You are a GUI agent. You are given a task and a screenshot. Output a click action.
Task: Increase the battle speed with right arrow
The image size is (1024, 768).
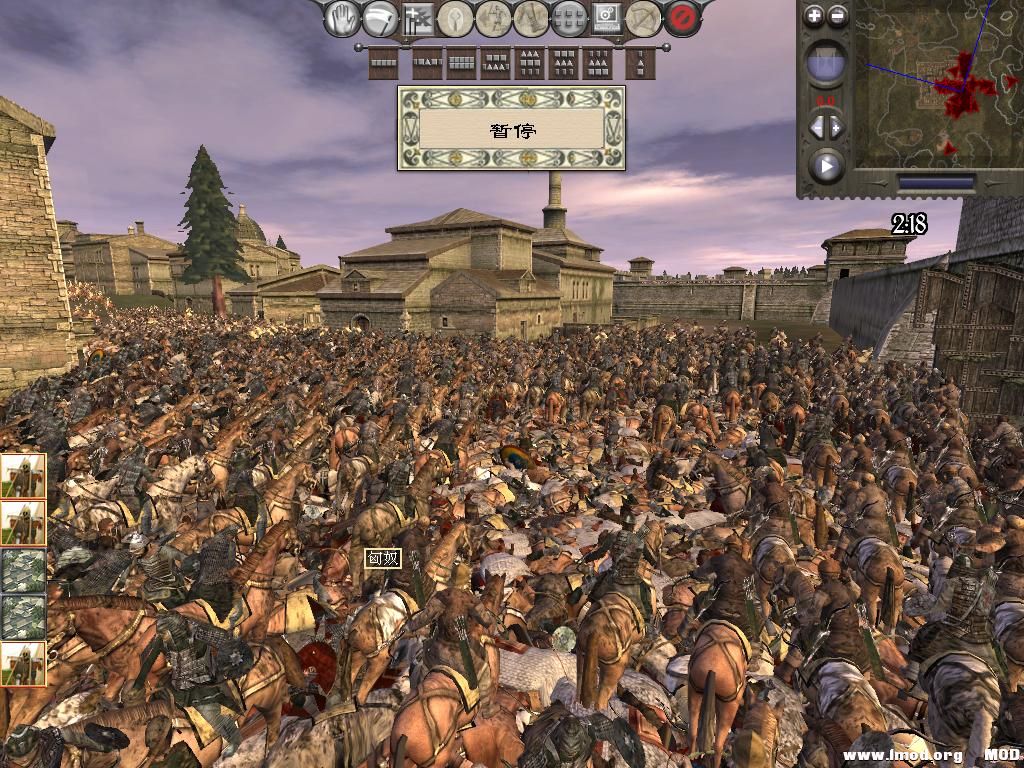point(836,127)
